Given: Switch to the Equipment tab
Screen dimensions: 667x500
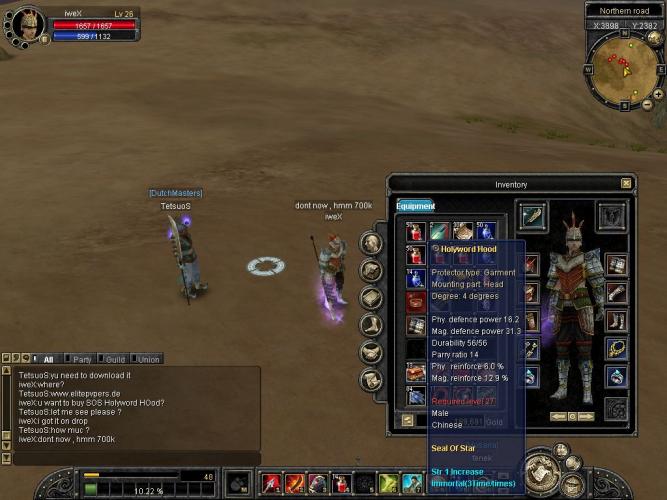Looking at the screenshot, I should pyautogui.click(x=415, y=206).
